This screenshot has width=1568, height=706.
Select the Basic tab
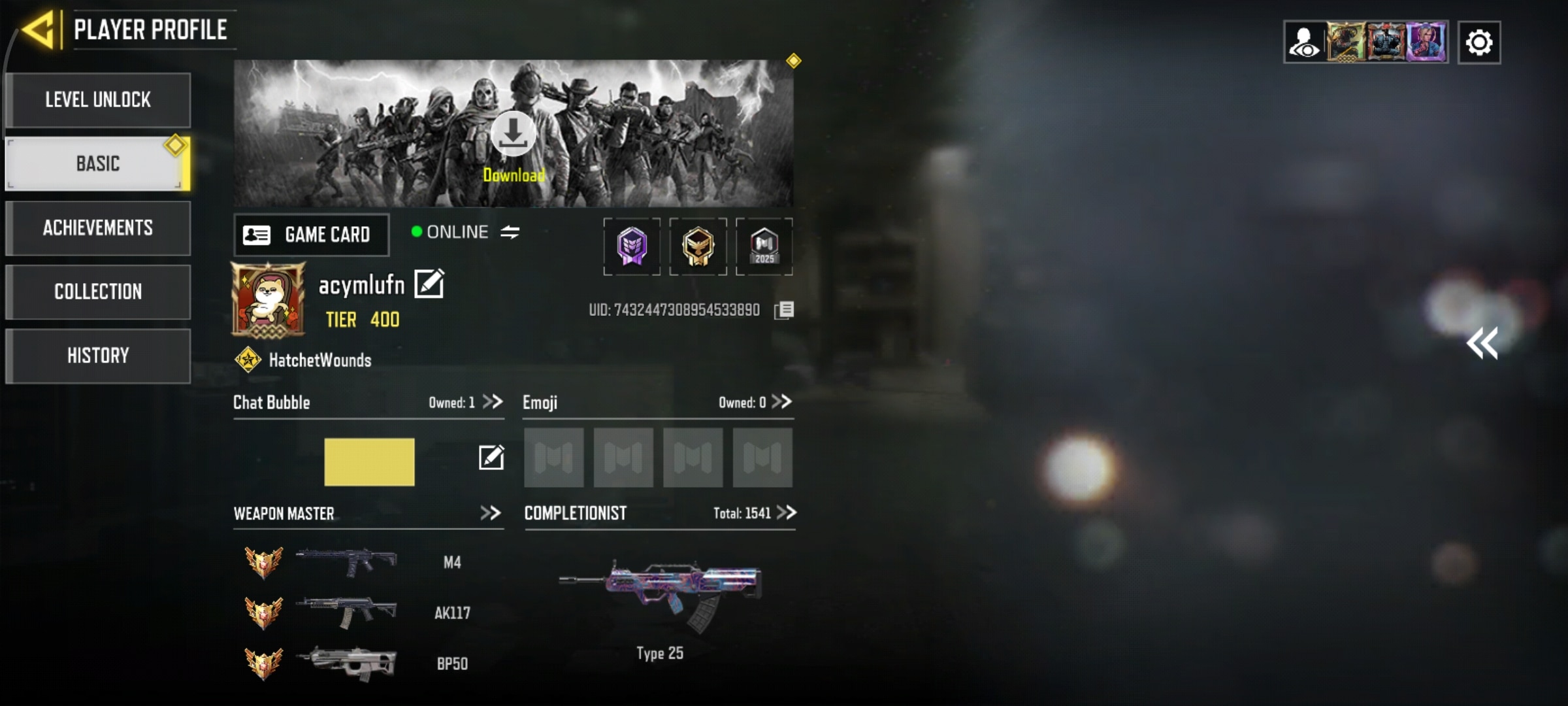[x=98, y=163]
